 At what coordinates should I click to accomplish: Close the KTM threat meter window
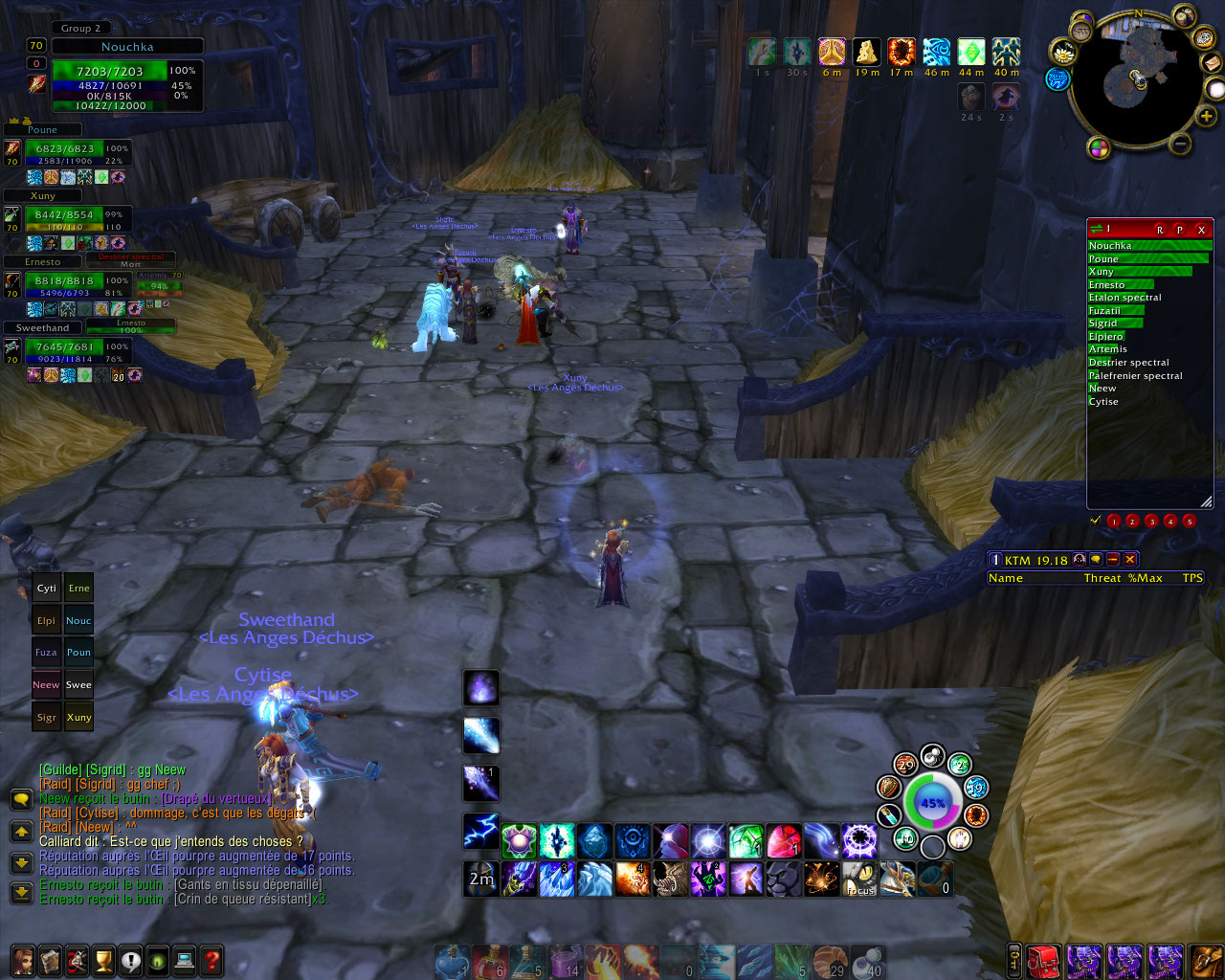point(1130,560)
